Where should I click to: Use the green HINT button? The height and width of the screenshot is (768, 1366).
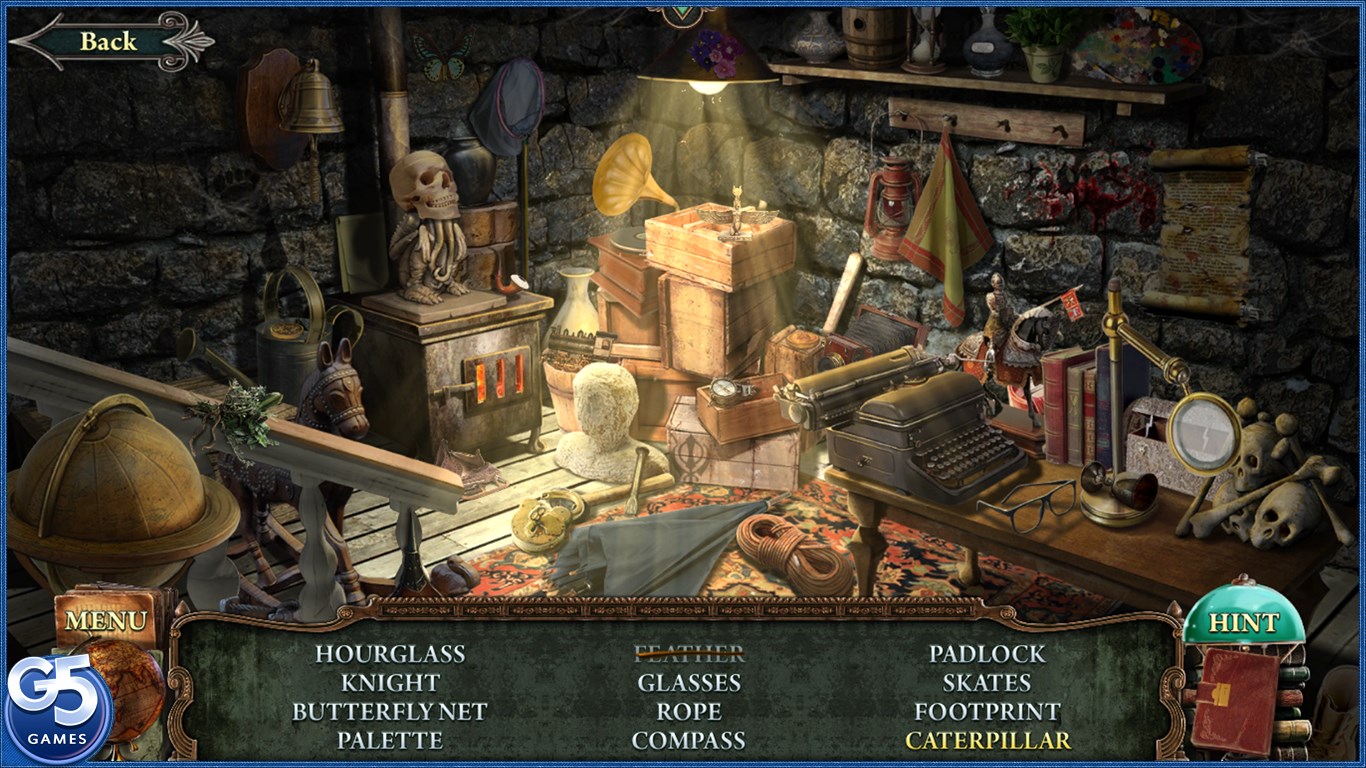click(x=1243, y=623)
